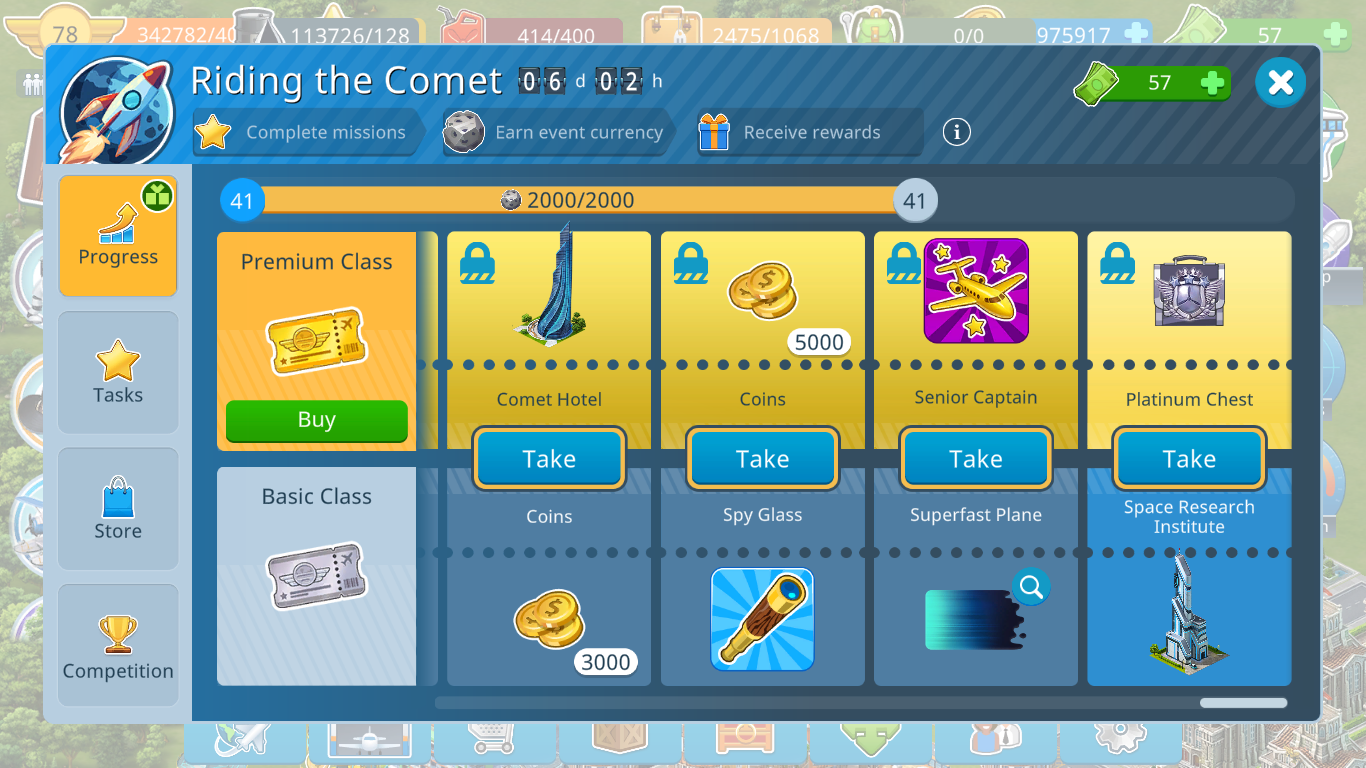The height and width of the screenshot is (768, 1366).
Task: Take the Comet Hotel reward
Action: click(549, 459)
